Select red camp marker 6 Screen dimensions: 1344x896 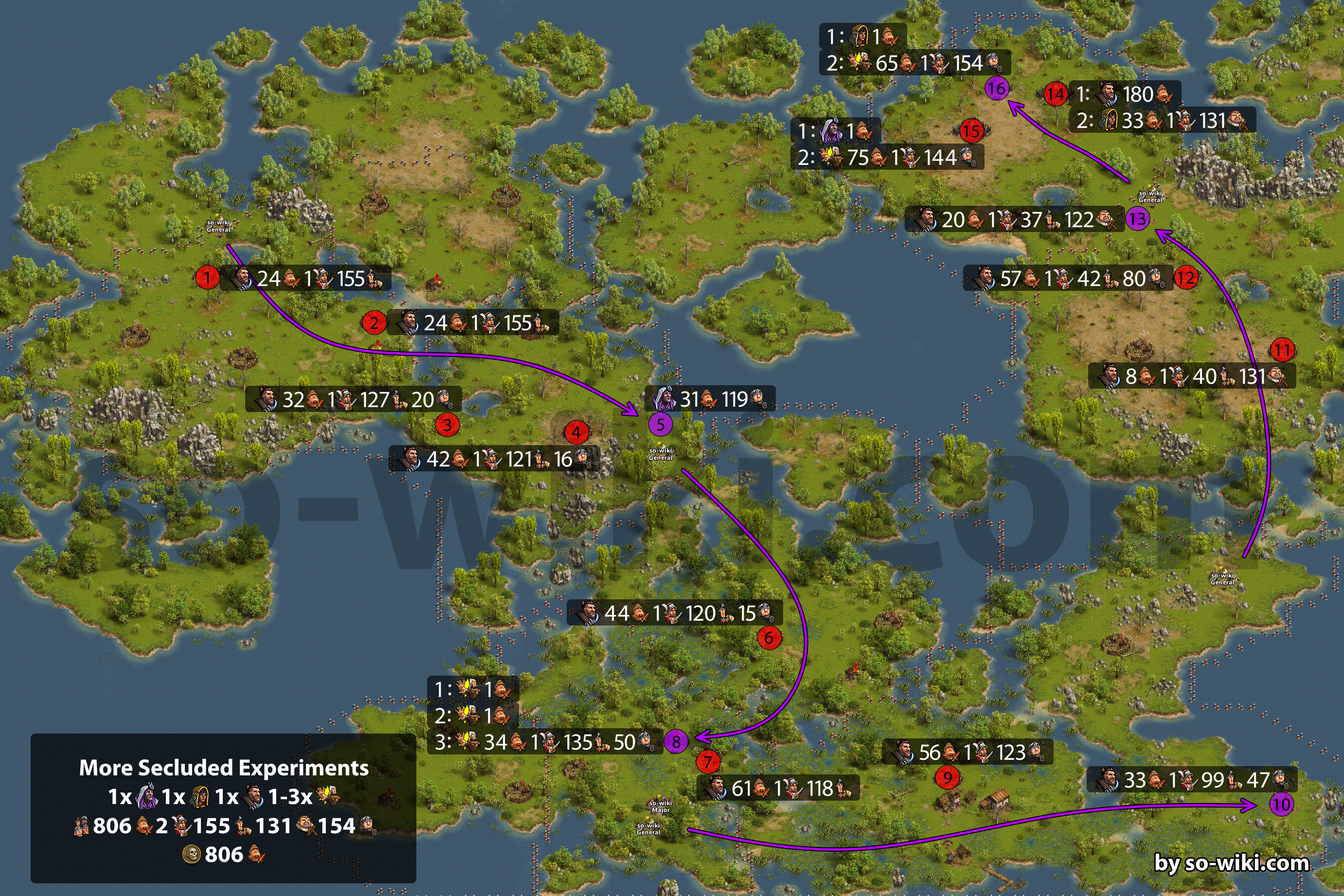[769, 638]
